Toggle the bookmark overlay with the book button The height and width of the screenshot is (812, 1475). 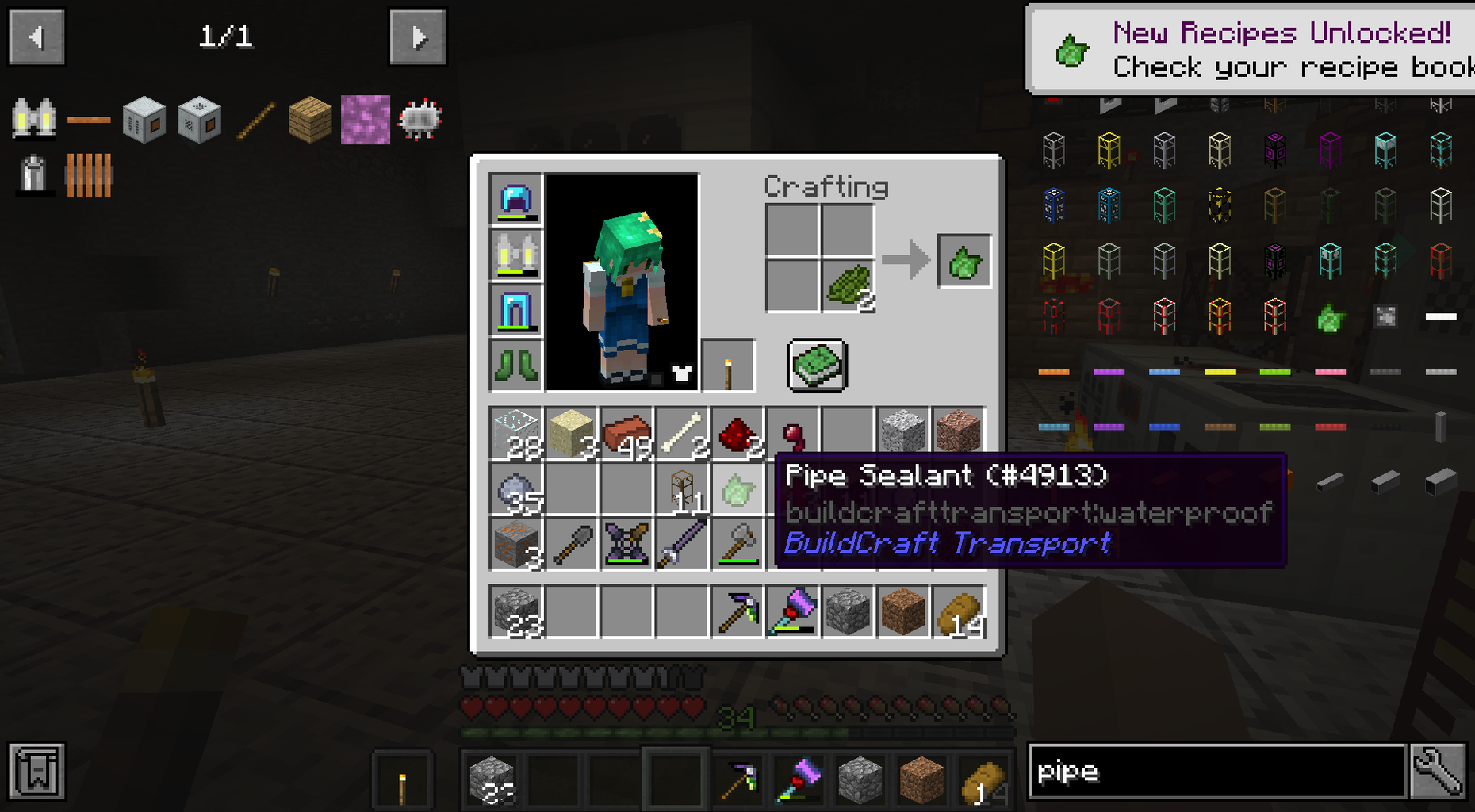[35, 772]
